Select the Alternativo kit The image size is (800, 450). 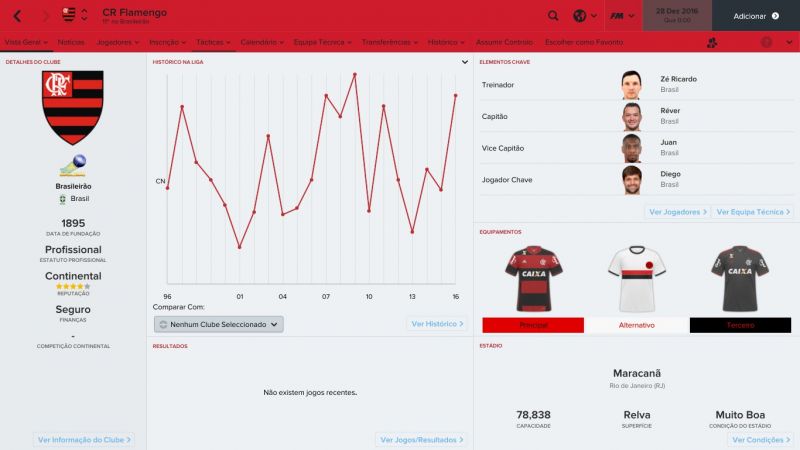(635, 326)
